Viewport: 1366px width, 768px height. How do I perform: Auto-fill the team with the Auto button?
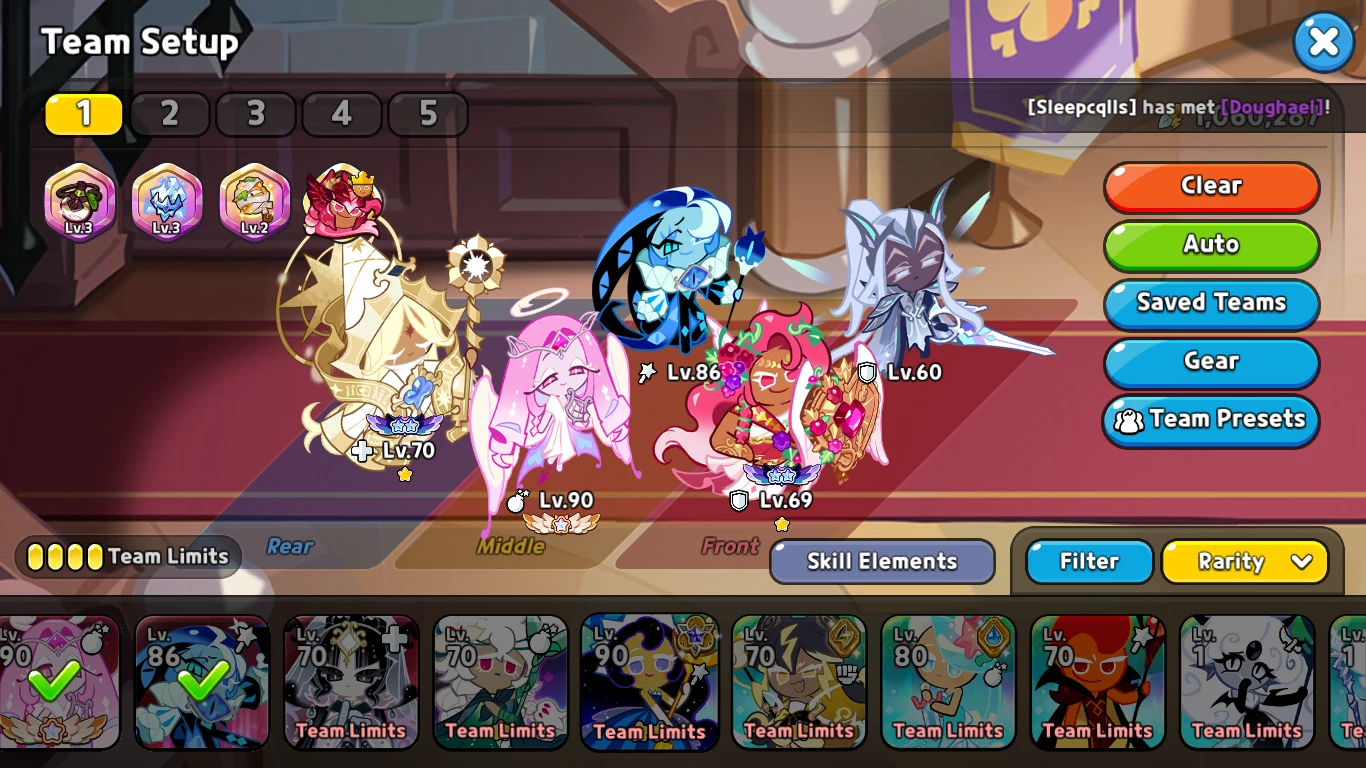coord(1211,245)
